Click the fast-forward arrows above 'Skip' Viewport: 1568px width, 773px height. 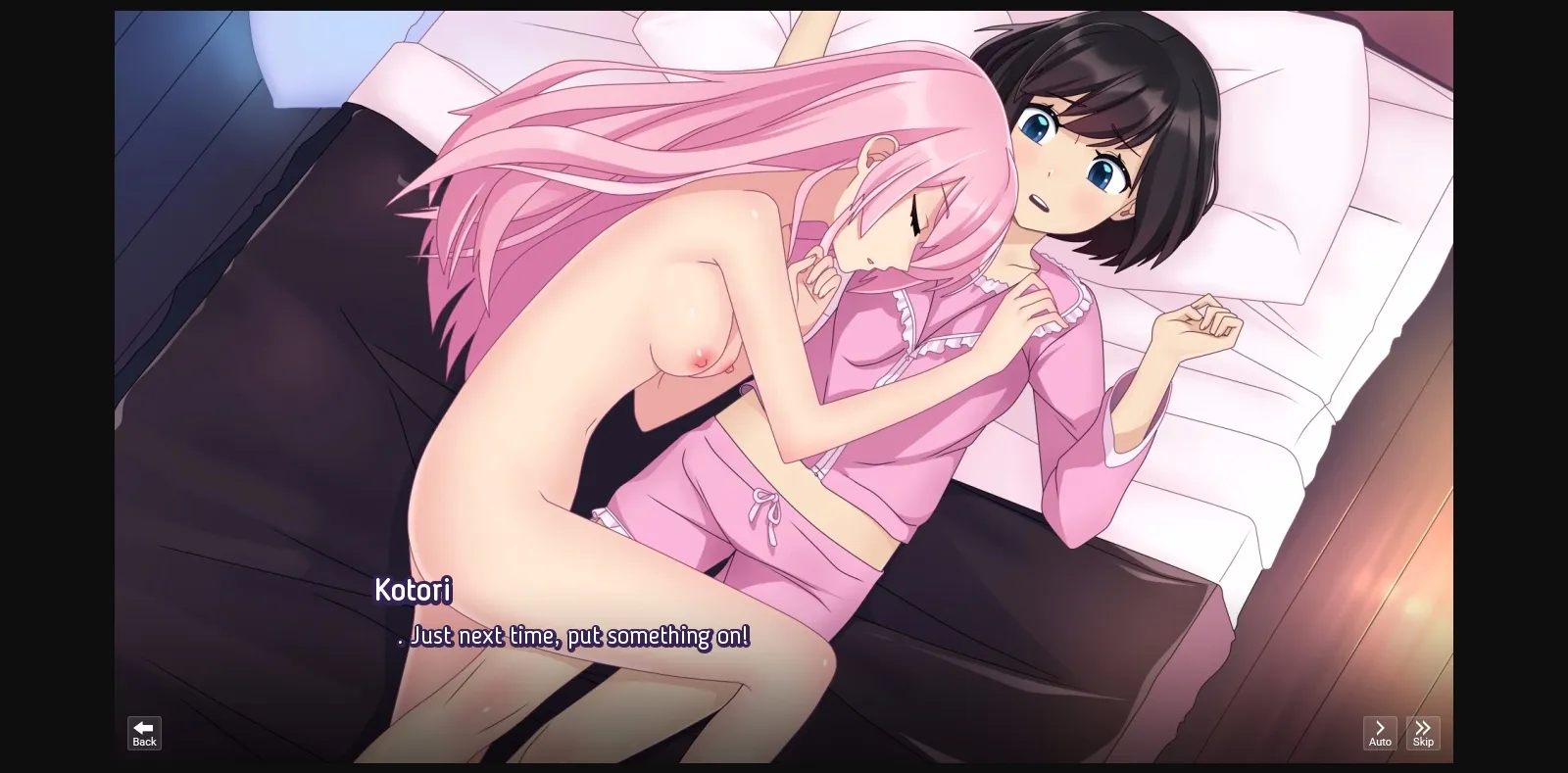pyautogui.click(x=1423, y=726)
